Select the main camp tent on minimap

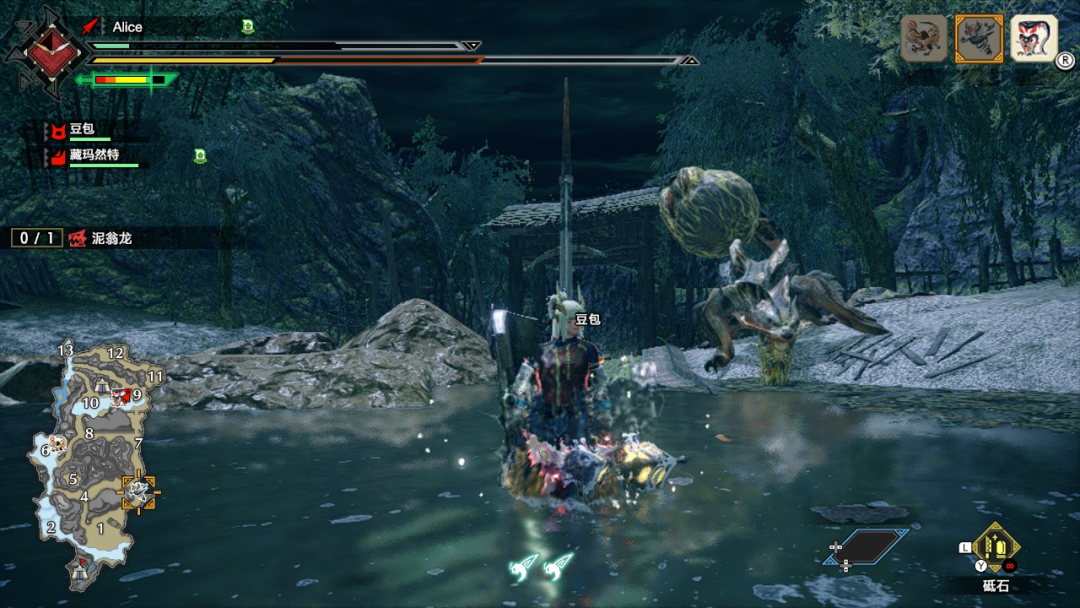pos(82,570)
